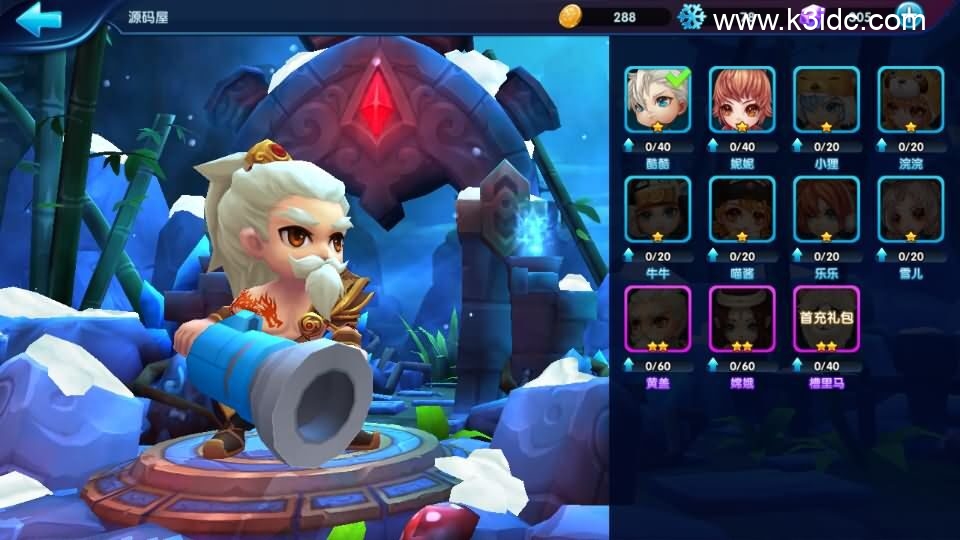
Task: Select the locked character 小狸
Action: 826,99
